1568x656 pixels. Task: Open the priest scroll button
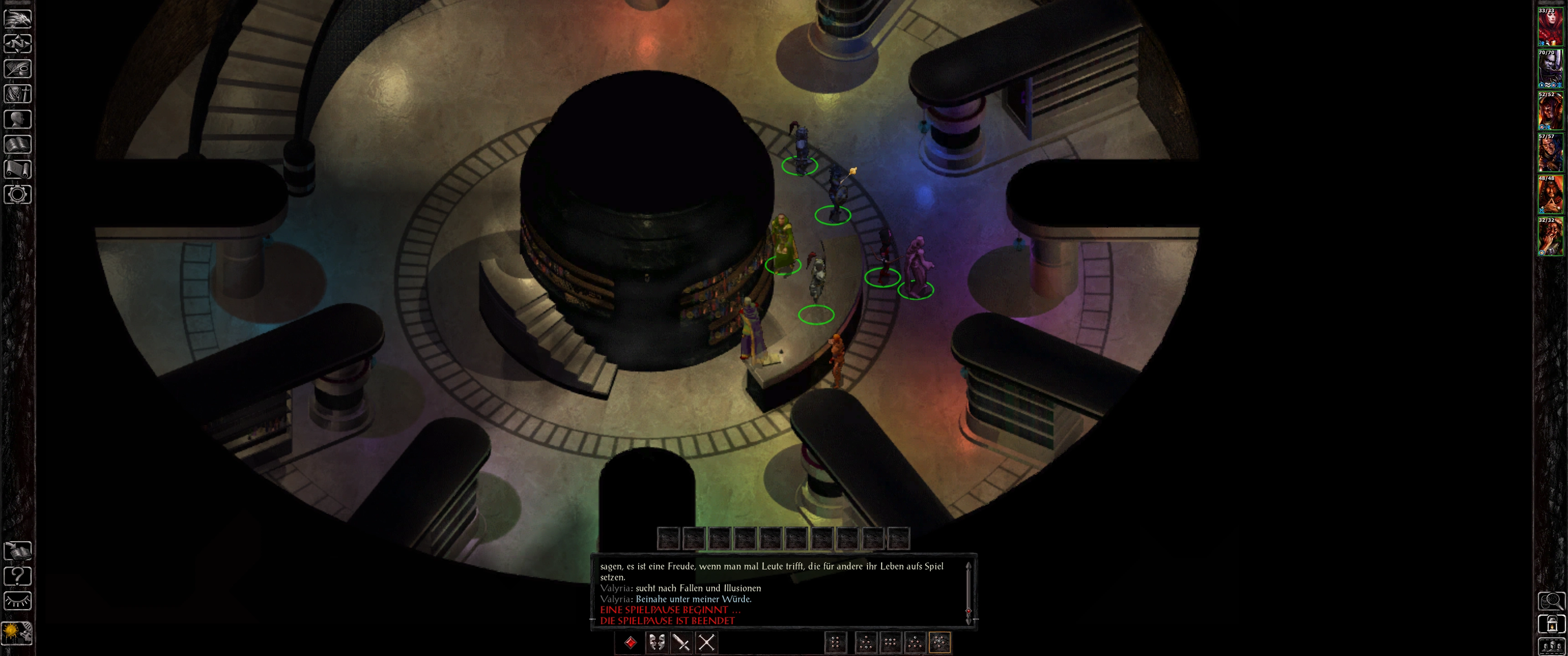coord(18,169)
